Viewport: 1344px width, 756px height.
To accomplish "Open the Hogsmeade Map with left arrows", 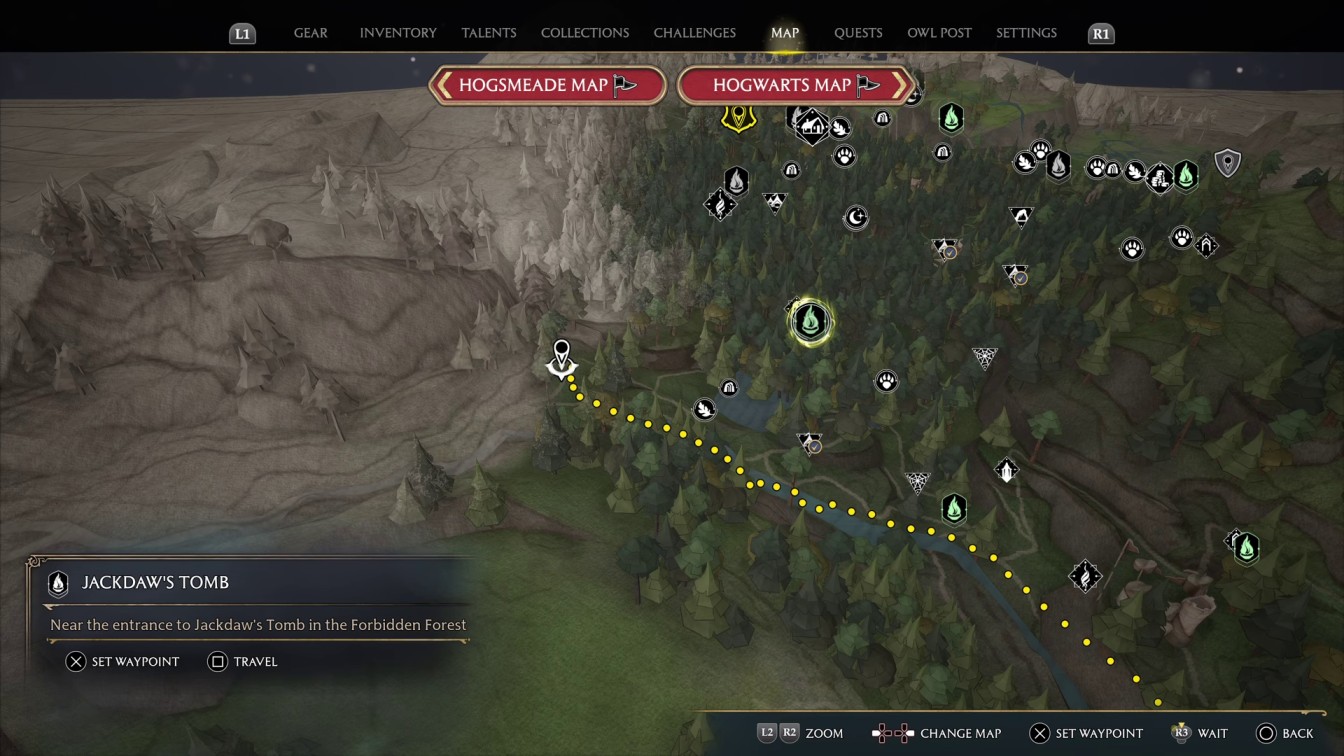I will tap(546, 85).
